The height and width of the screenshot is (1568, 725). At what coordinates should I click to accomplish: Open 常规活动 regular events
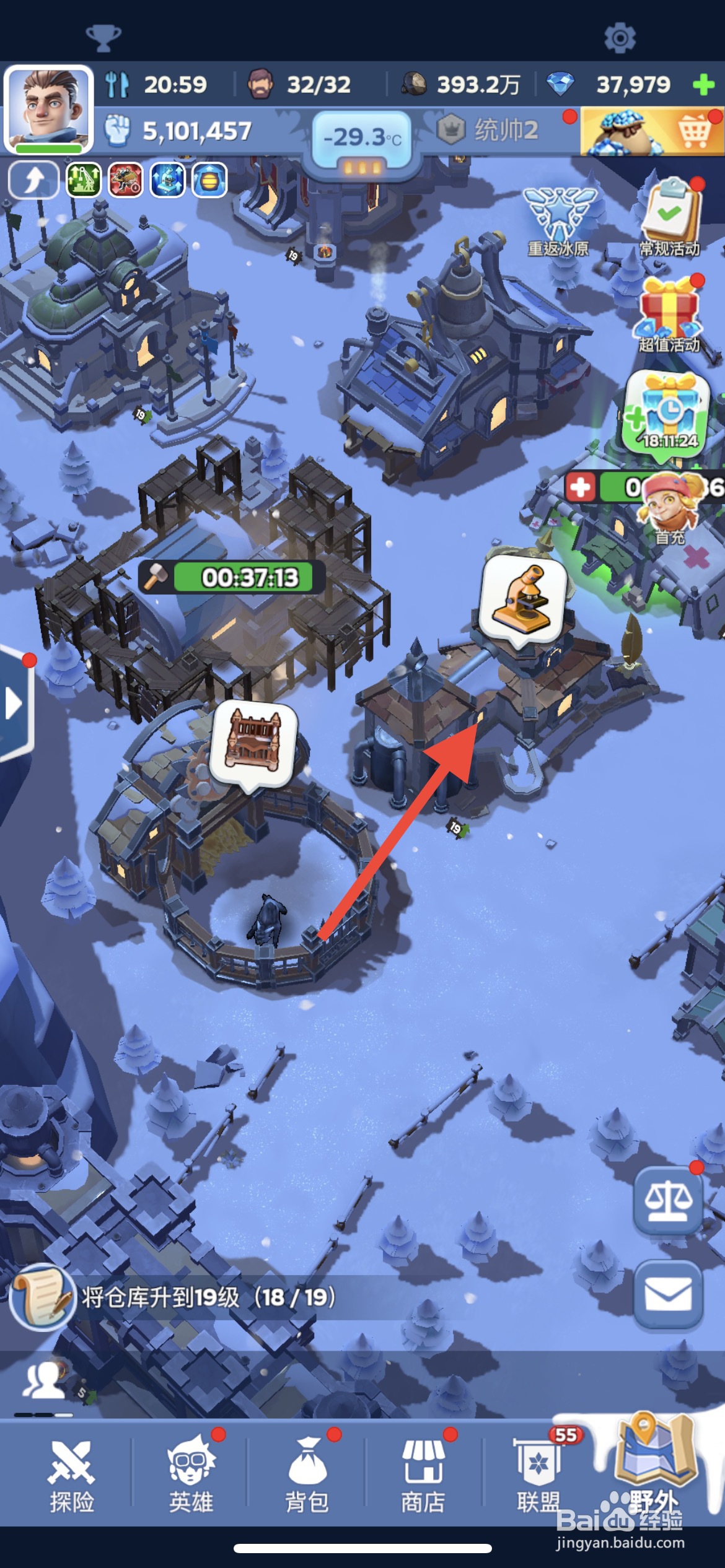pyautogui.click(x=670, y=218)
